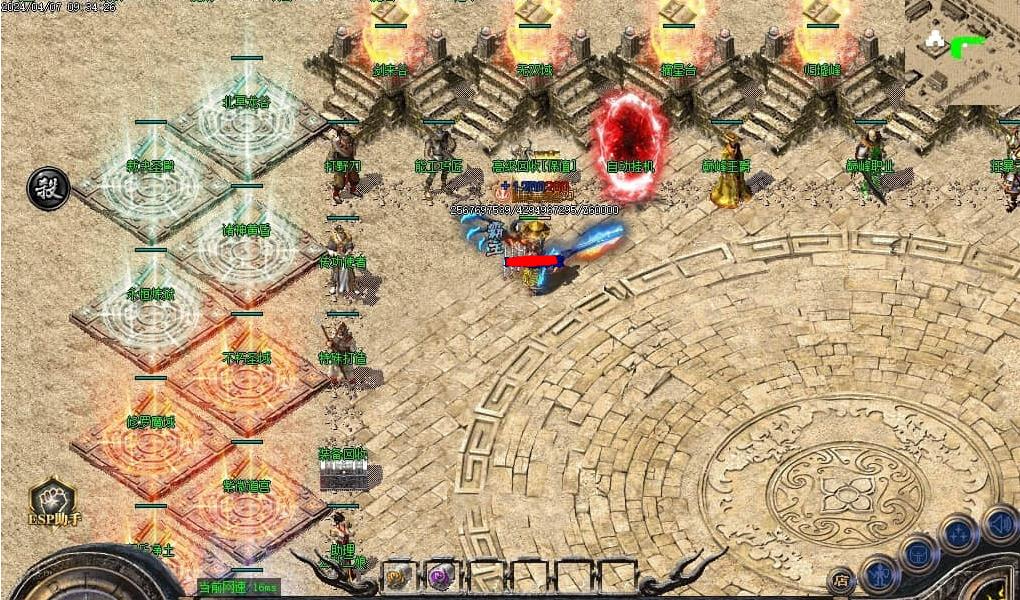Toggle the speaker sound button
This screenshot has height=600, width=1020.
[x=999, y=523]
